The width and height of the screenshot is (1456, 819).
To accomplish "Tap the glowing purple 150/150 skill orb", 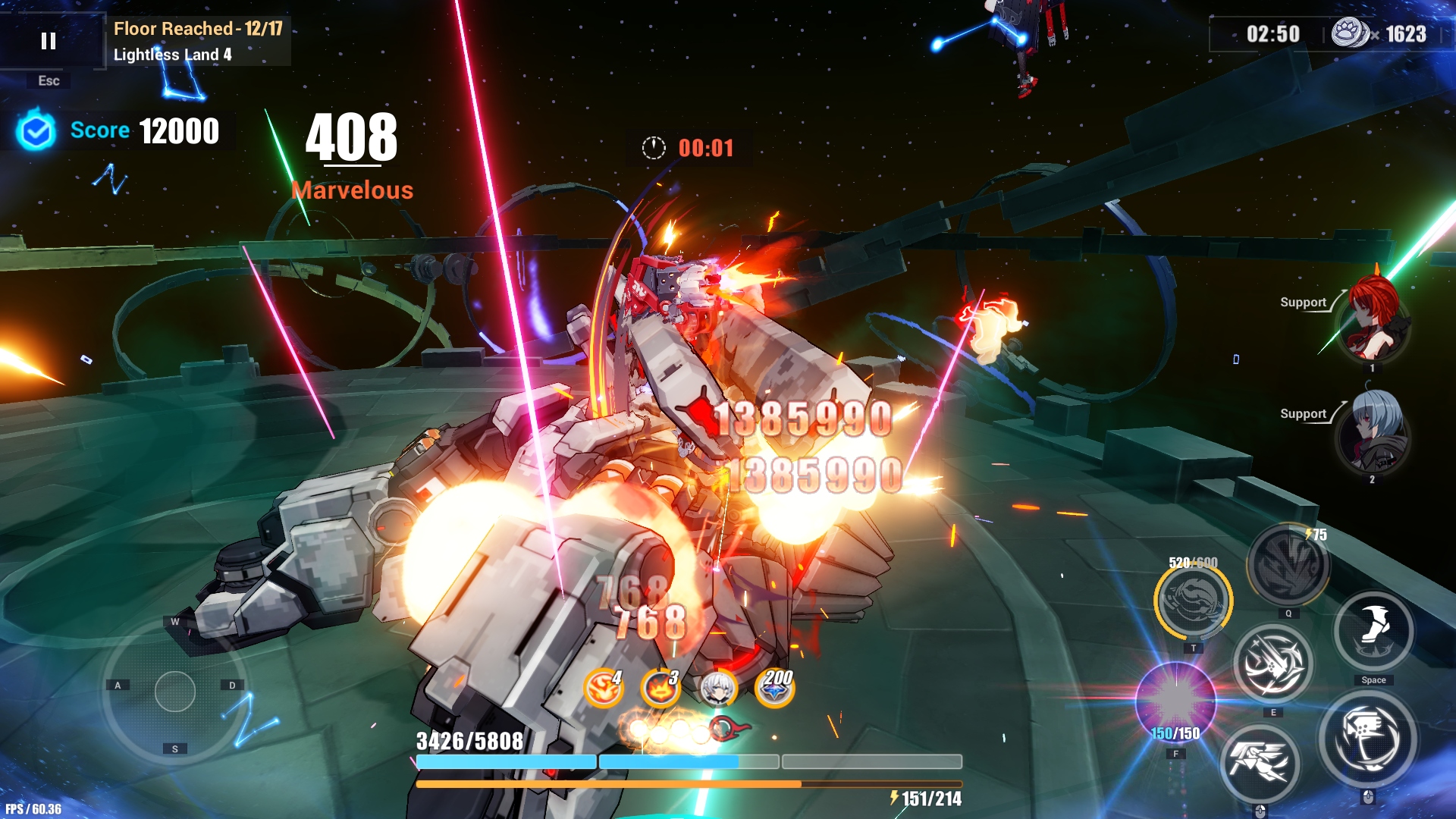I will [1175, 701].
